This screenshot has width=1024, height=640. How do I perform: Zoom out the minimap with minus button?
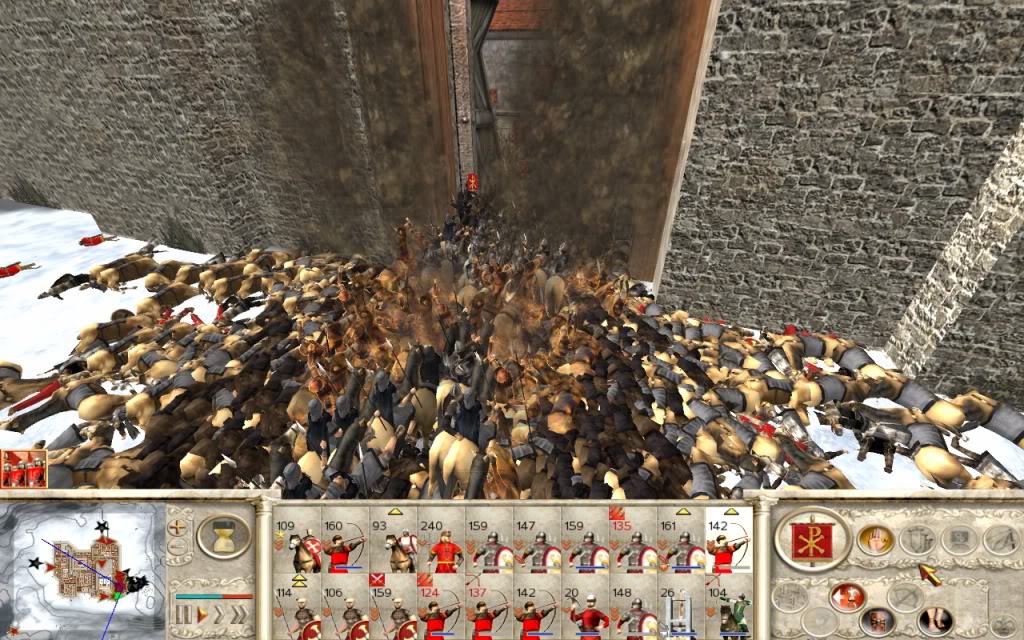pos(179,547)
